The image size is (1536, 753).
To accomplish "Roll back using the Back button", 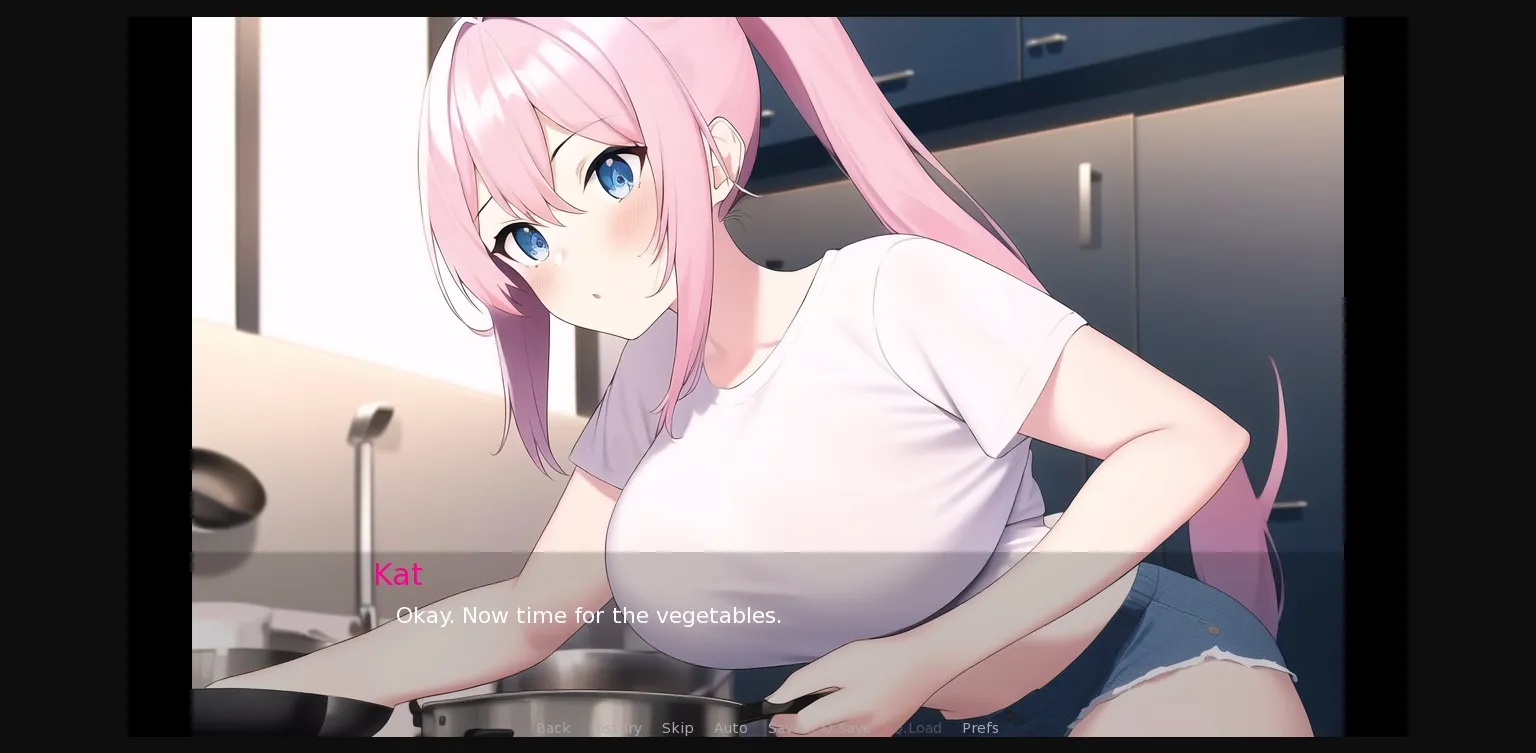I will point(553,728).
